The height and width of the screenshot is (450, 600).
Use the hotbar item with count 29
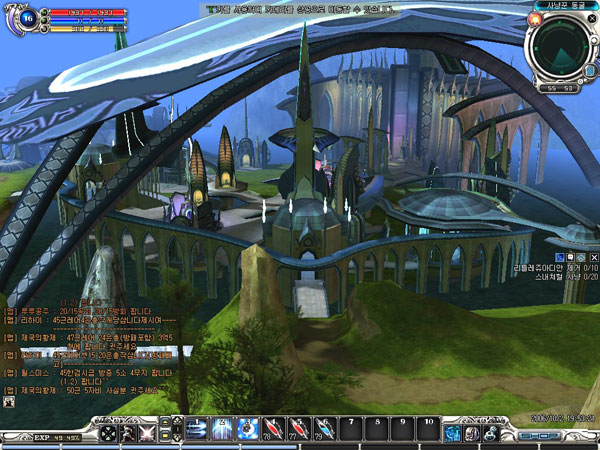coord(323,431)
